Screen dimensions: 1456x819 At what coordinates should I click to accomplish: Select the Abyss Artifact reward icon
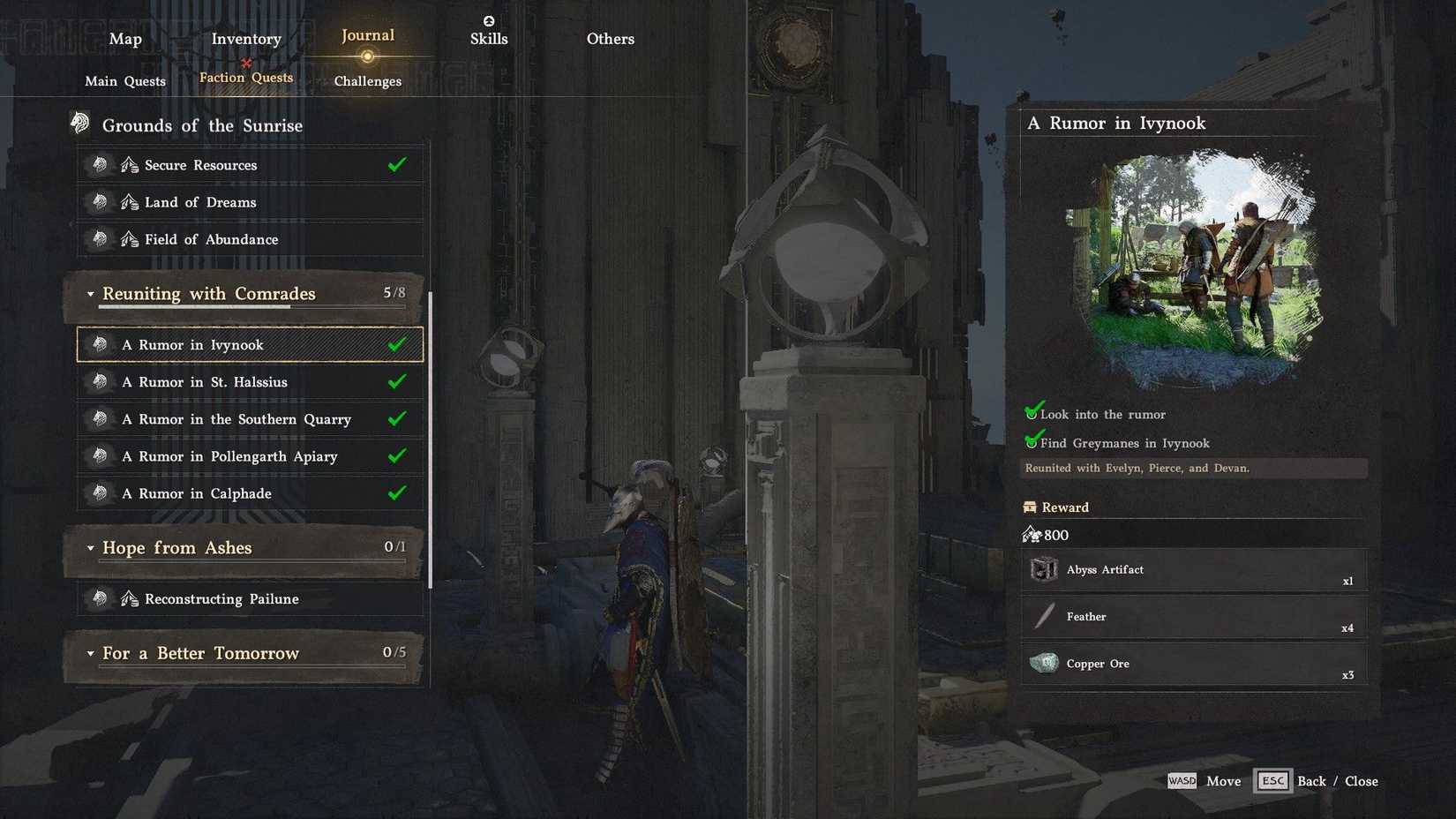[1045, 569]
